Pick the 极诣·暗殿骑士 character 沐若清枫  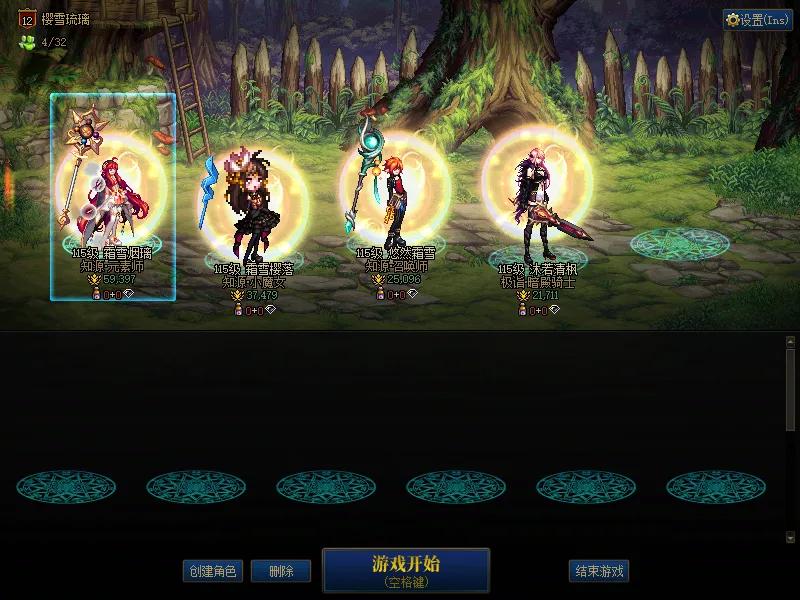click(x=538, y=205)
